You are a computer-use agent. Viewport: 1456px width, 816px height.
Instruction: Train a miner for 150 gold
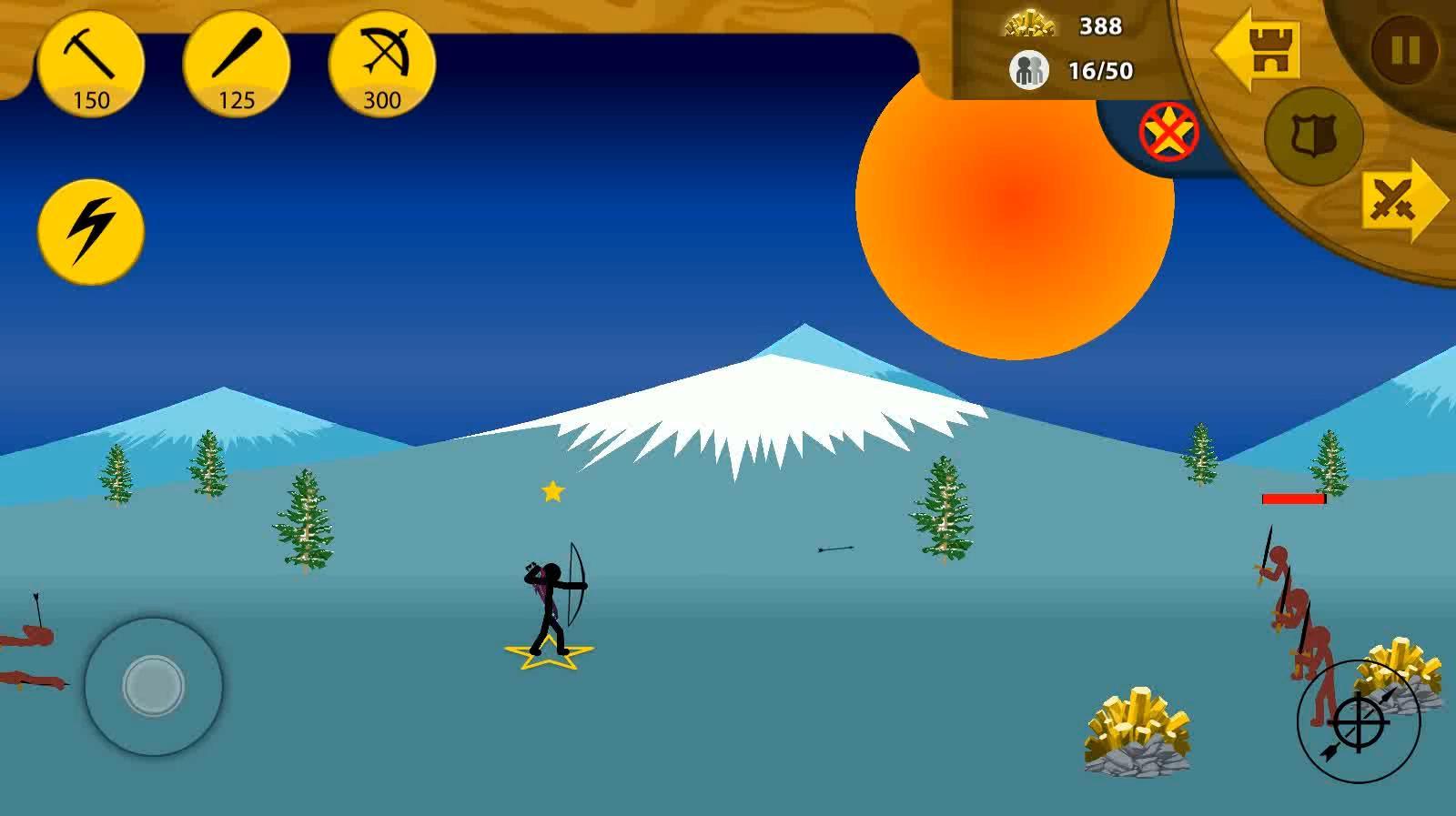point(91,65)
